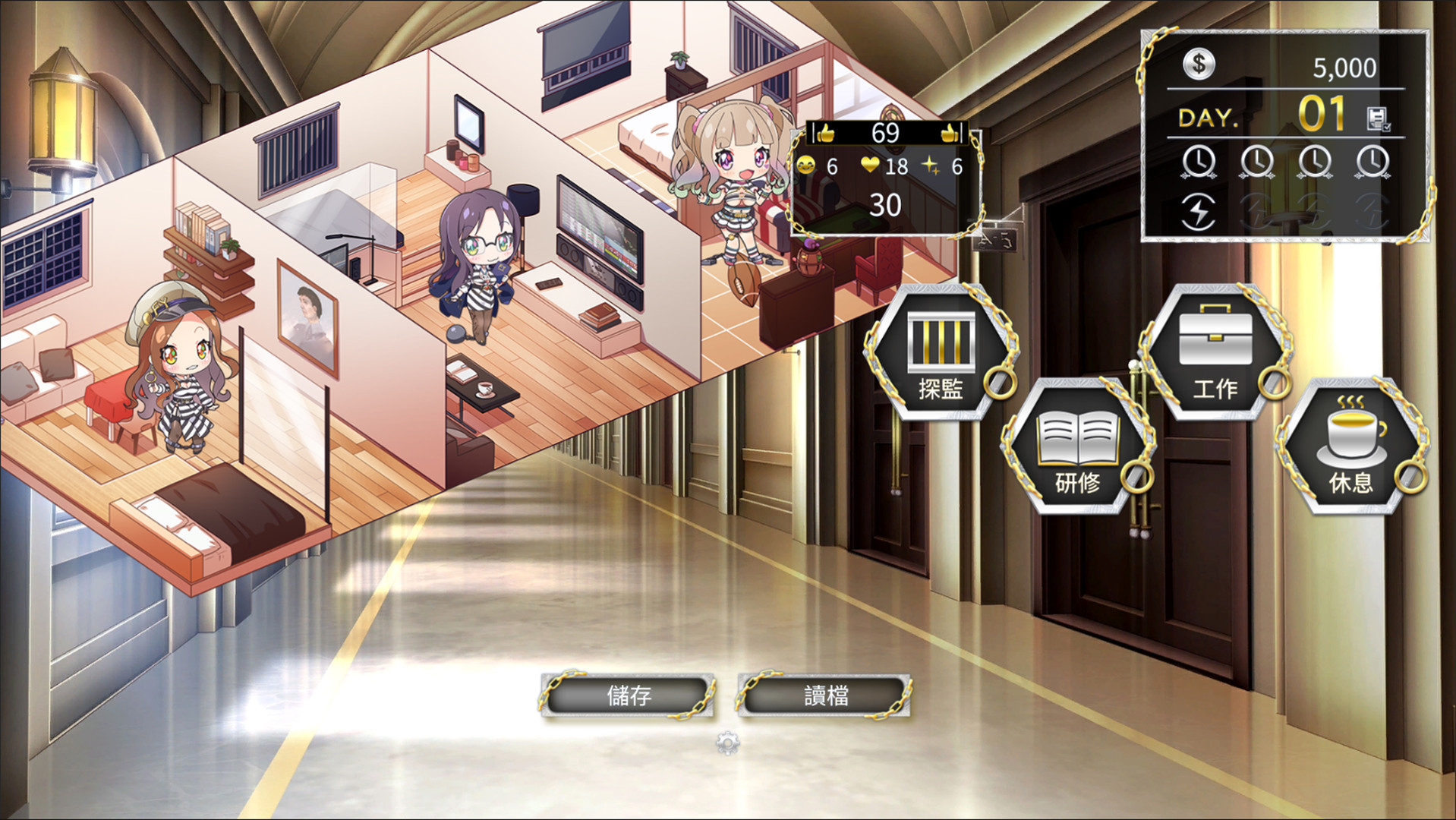
Task: Select the right thumbs-up rating tab
Action: click(x=950, y=134)
